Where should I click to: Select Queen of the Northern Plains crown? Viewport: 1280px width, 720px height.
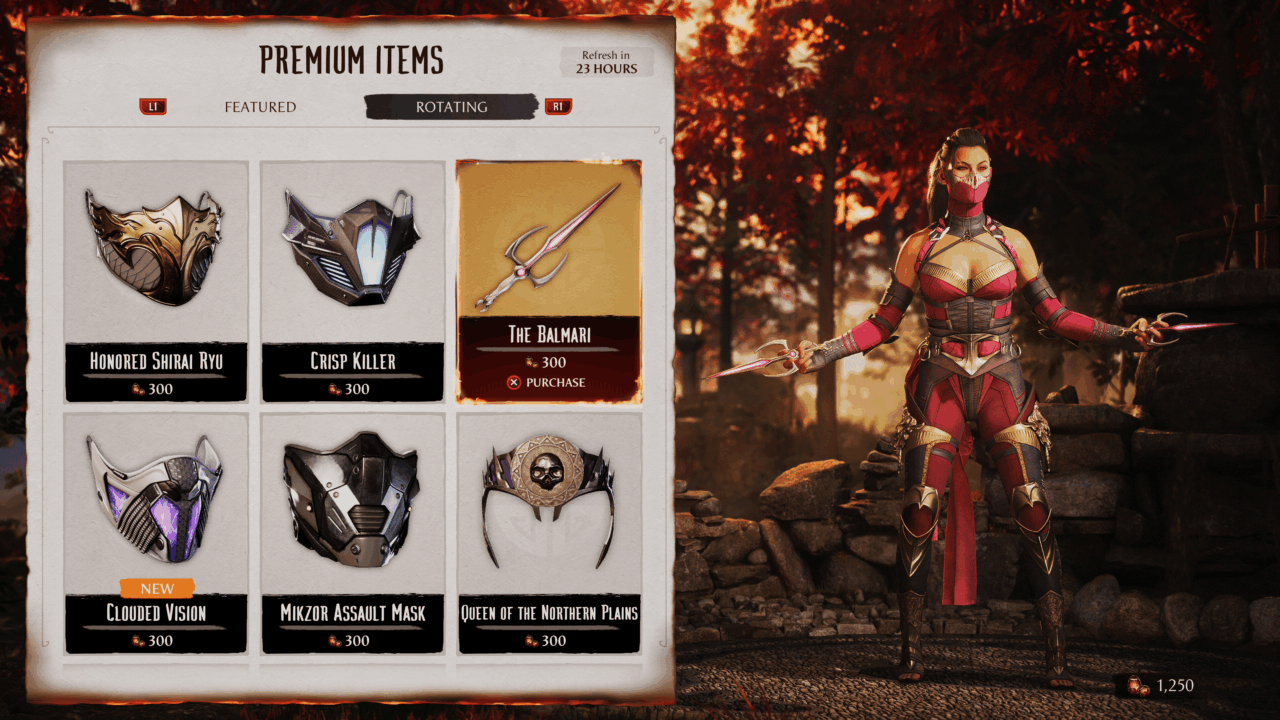point(549,530)
